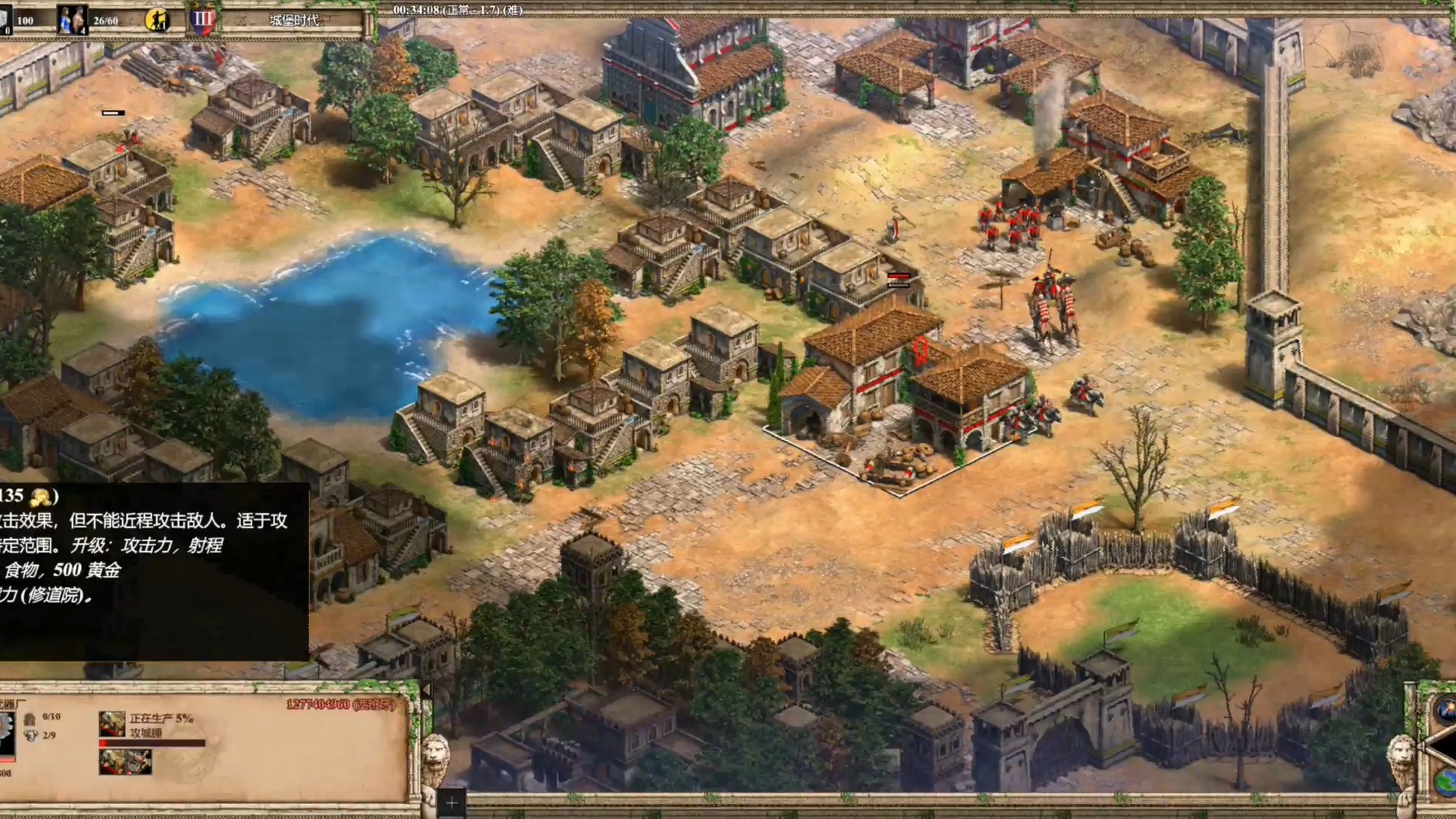The image size is (1456, 819).
Task: Activate the minimap flare signal button
Action: coord(1445,711)
